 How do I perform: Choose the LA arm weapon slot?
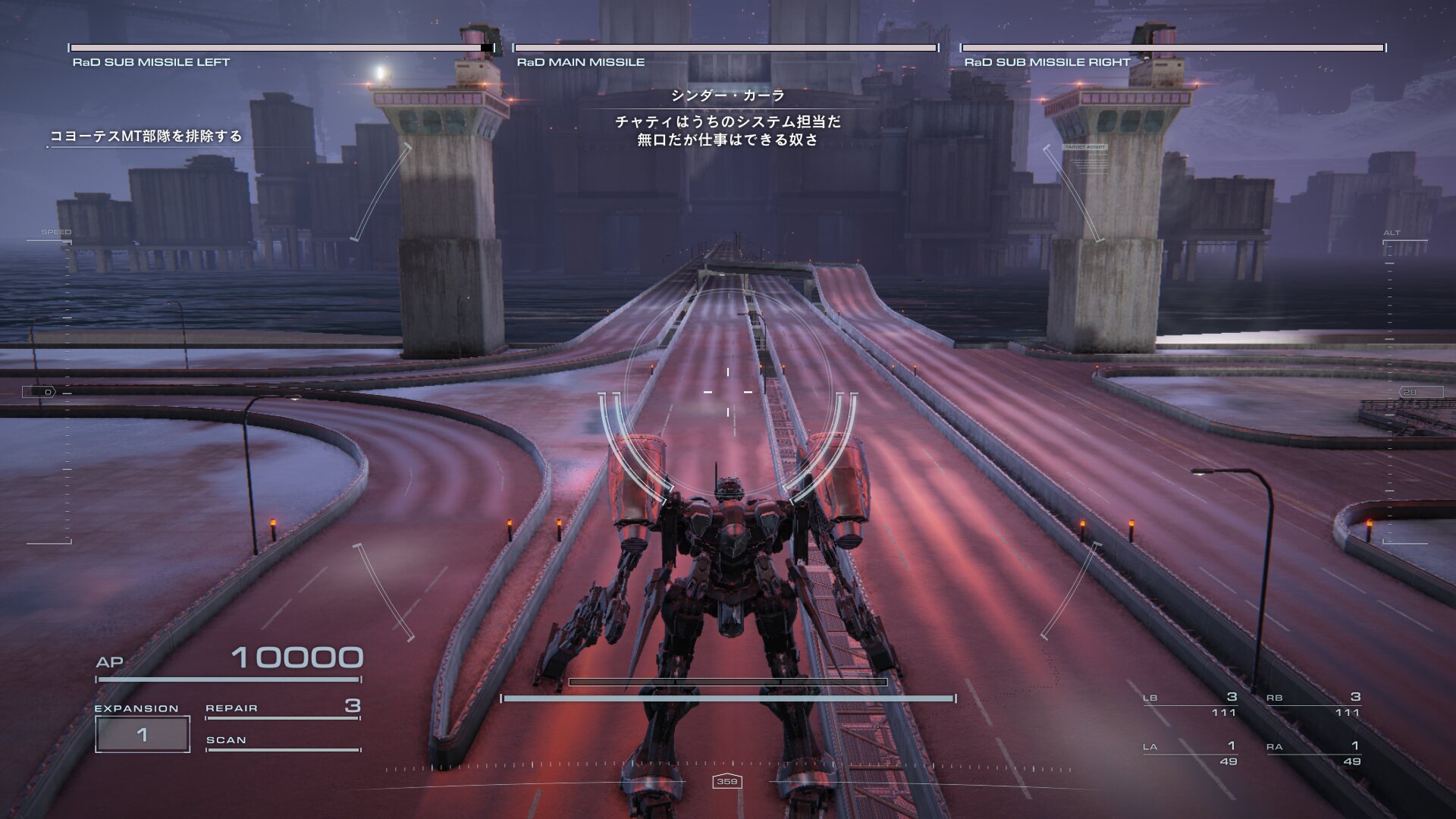[1190, 753]
